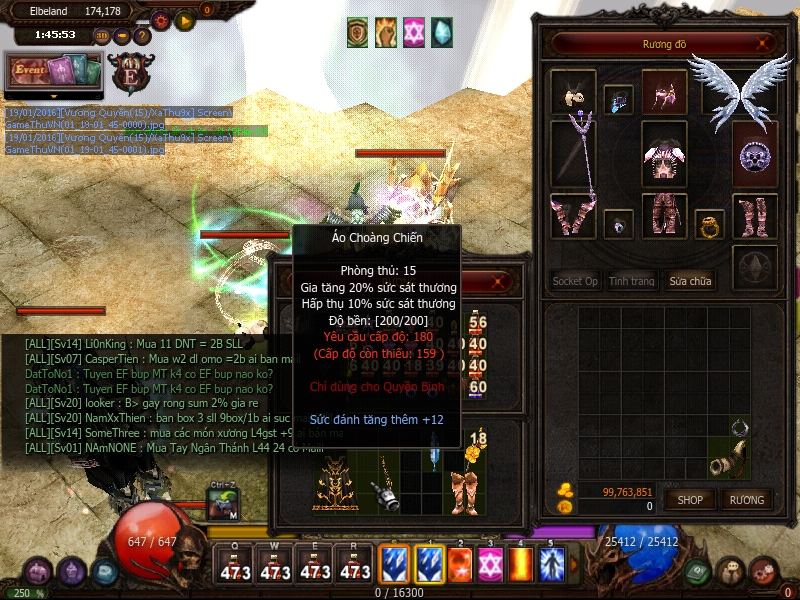800x600 pixels.
Task: Switch to the Tình trạng tab
Action: [632, 281]
